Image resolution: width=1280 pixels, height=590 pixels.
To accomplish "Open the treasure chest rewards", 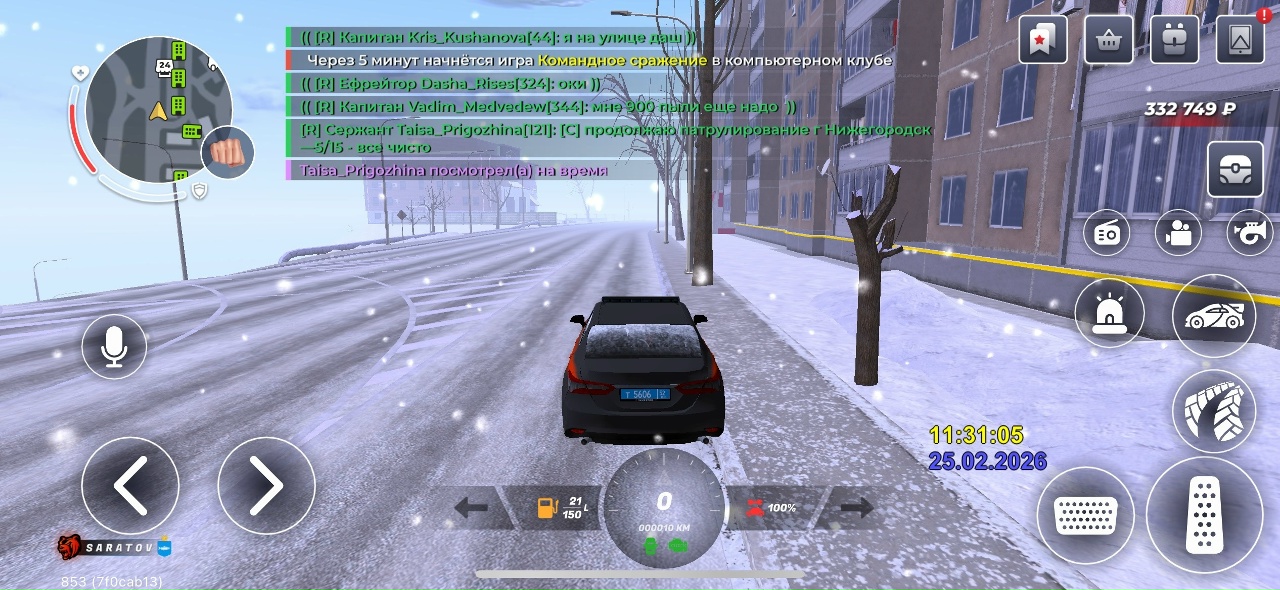I will point(1235,169).
